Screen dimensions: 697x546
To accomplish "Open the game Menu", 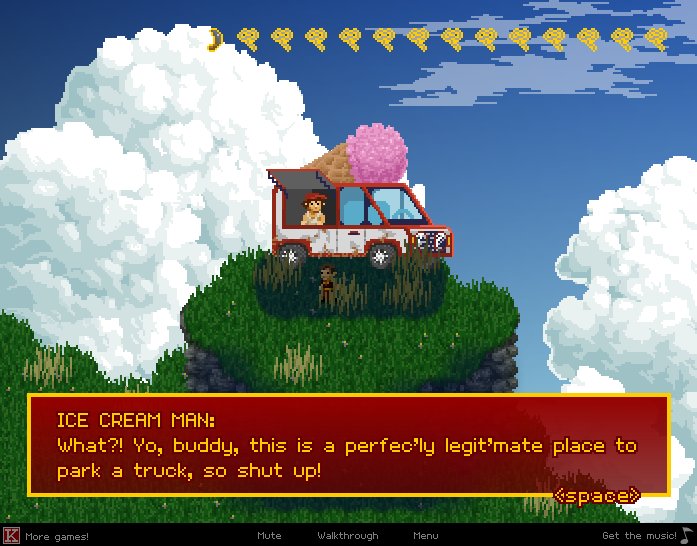I will [425, 536].
